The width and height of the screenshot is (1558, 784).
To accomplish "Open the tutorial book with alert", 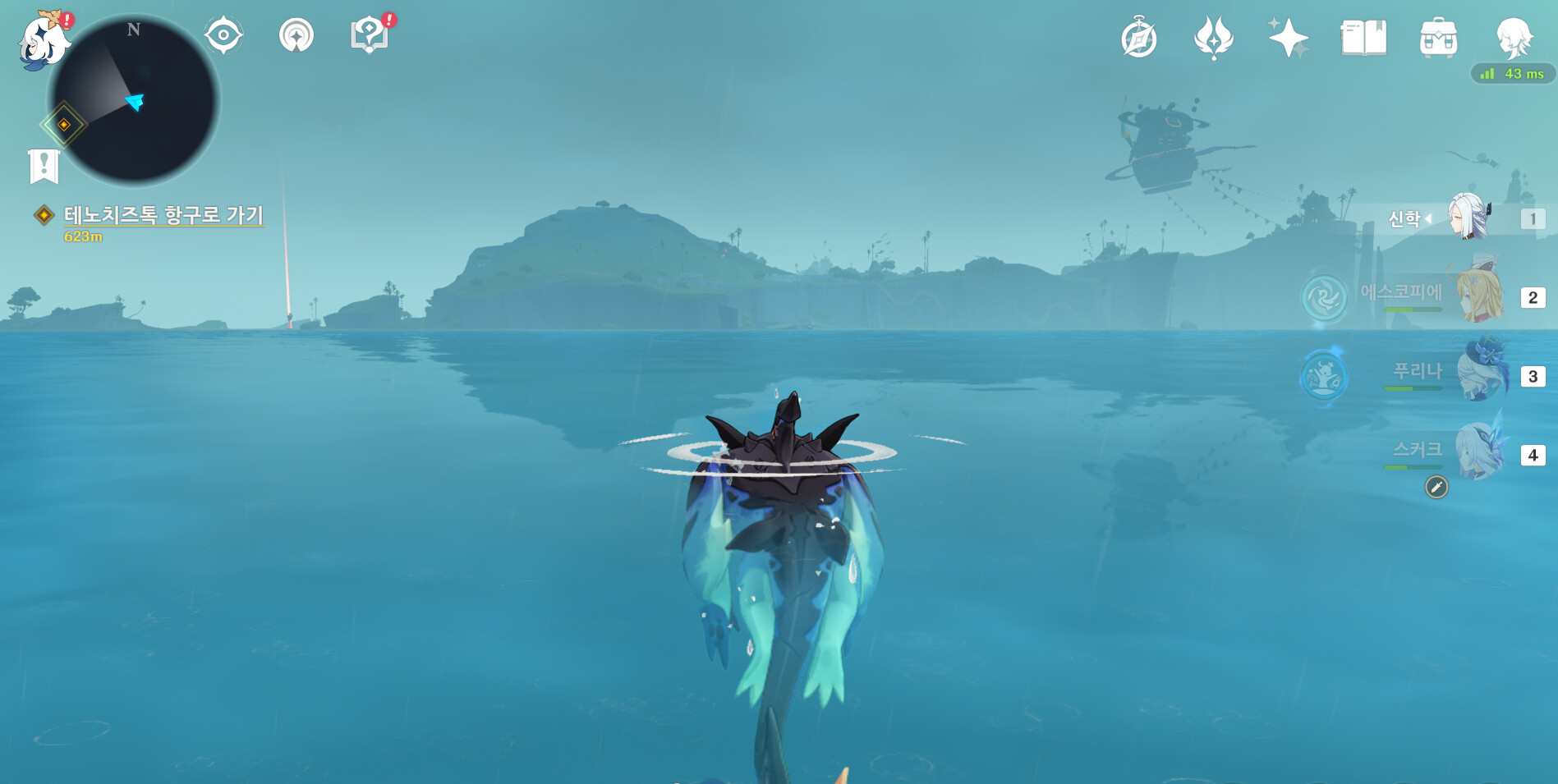I will (x=369, y=35).
